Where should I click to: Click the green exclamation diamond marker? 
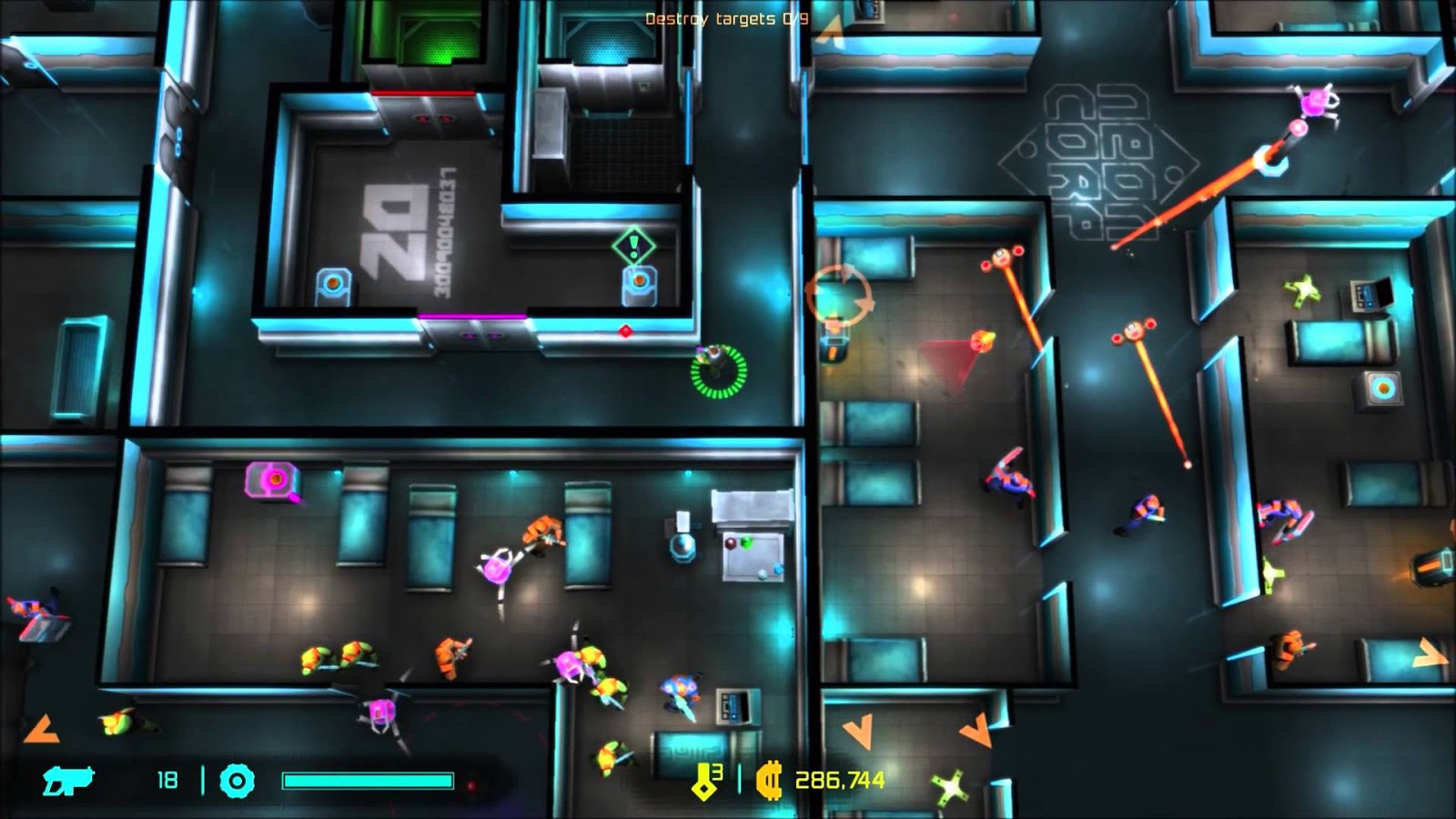click(x=633, y=244)
